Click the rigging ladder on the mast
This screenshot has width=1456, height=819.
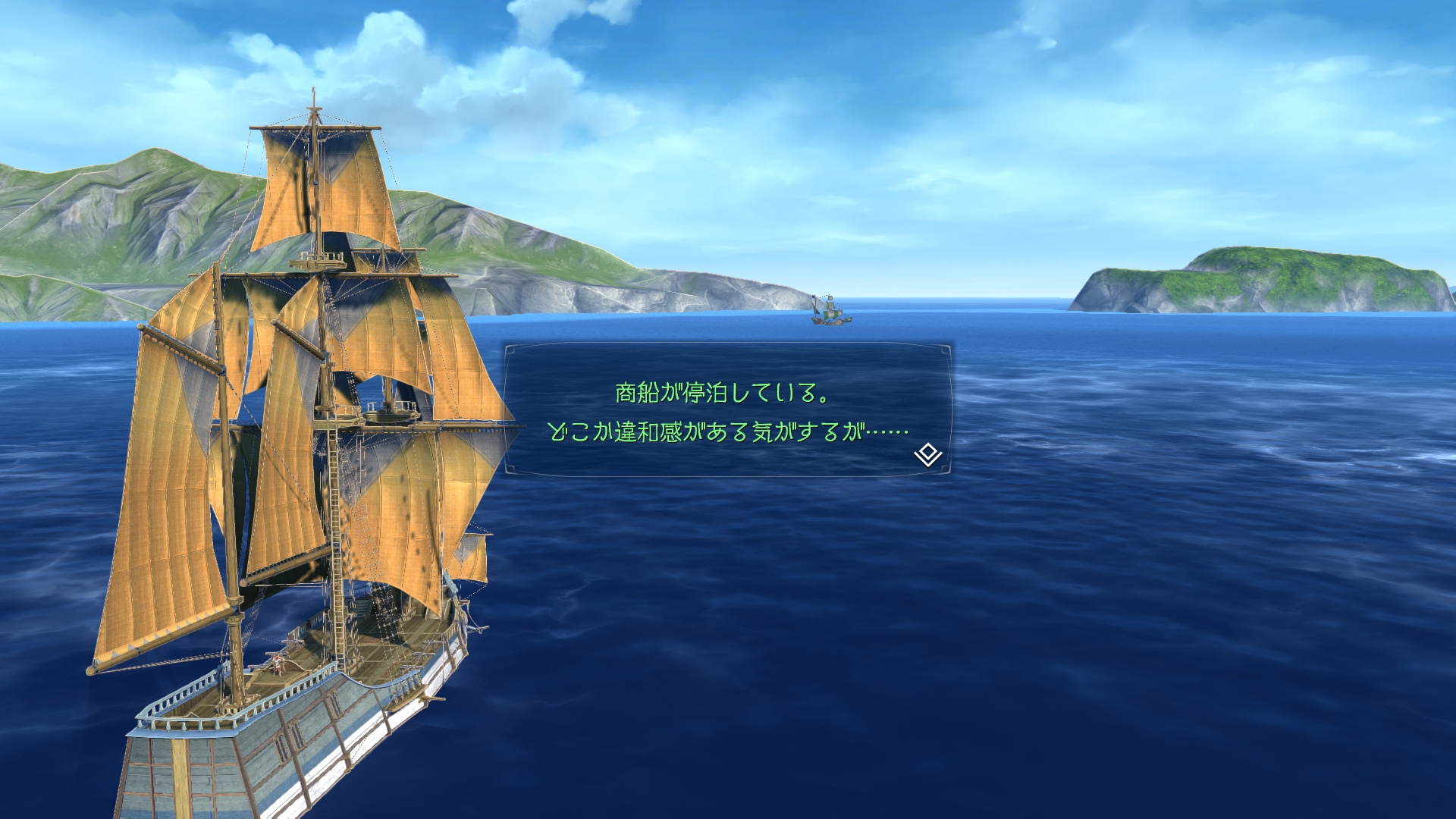coord(336,470)
